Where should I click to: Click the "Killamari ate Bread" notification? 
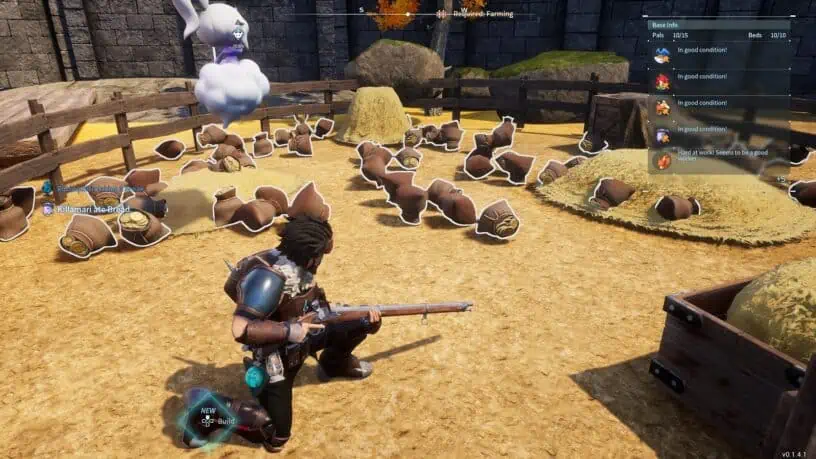95,209
